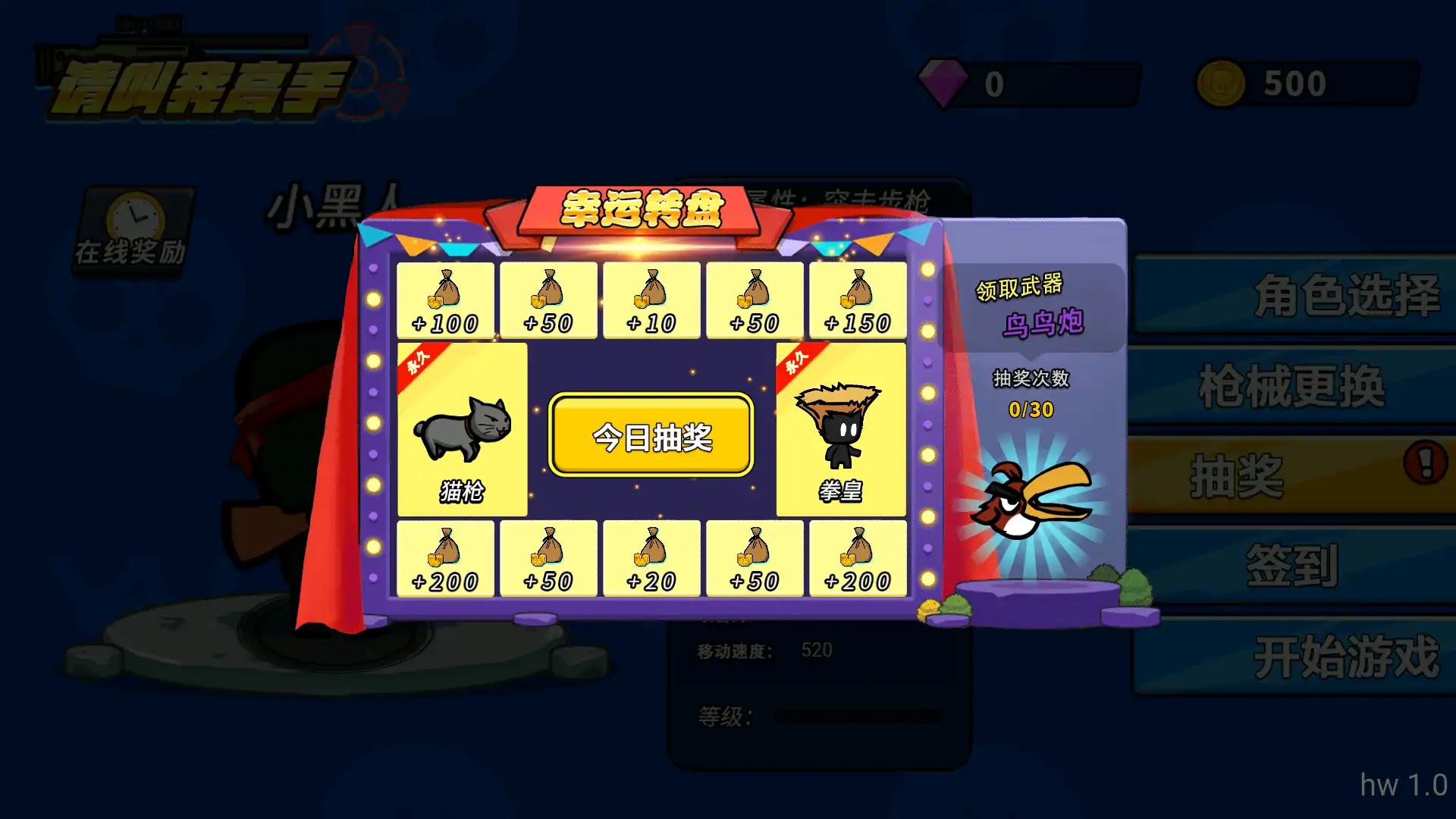1456x819 pixels.
Task: Click the 抽奖次数 0/30 counter
Action: pos(1031,409)
